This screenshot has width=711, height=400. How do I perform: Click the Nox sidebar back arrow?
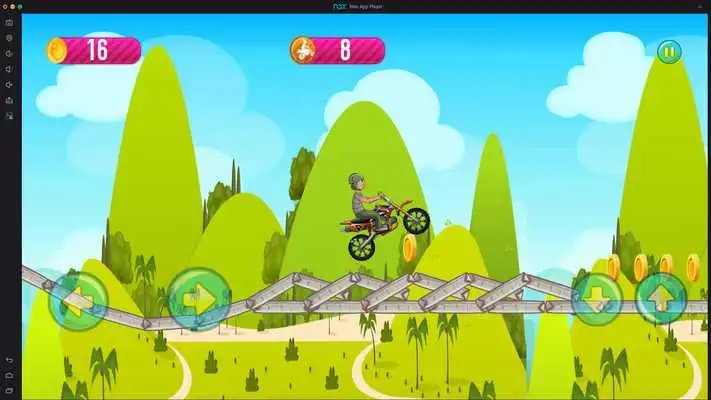coord(9,359)
